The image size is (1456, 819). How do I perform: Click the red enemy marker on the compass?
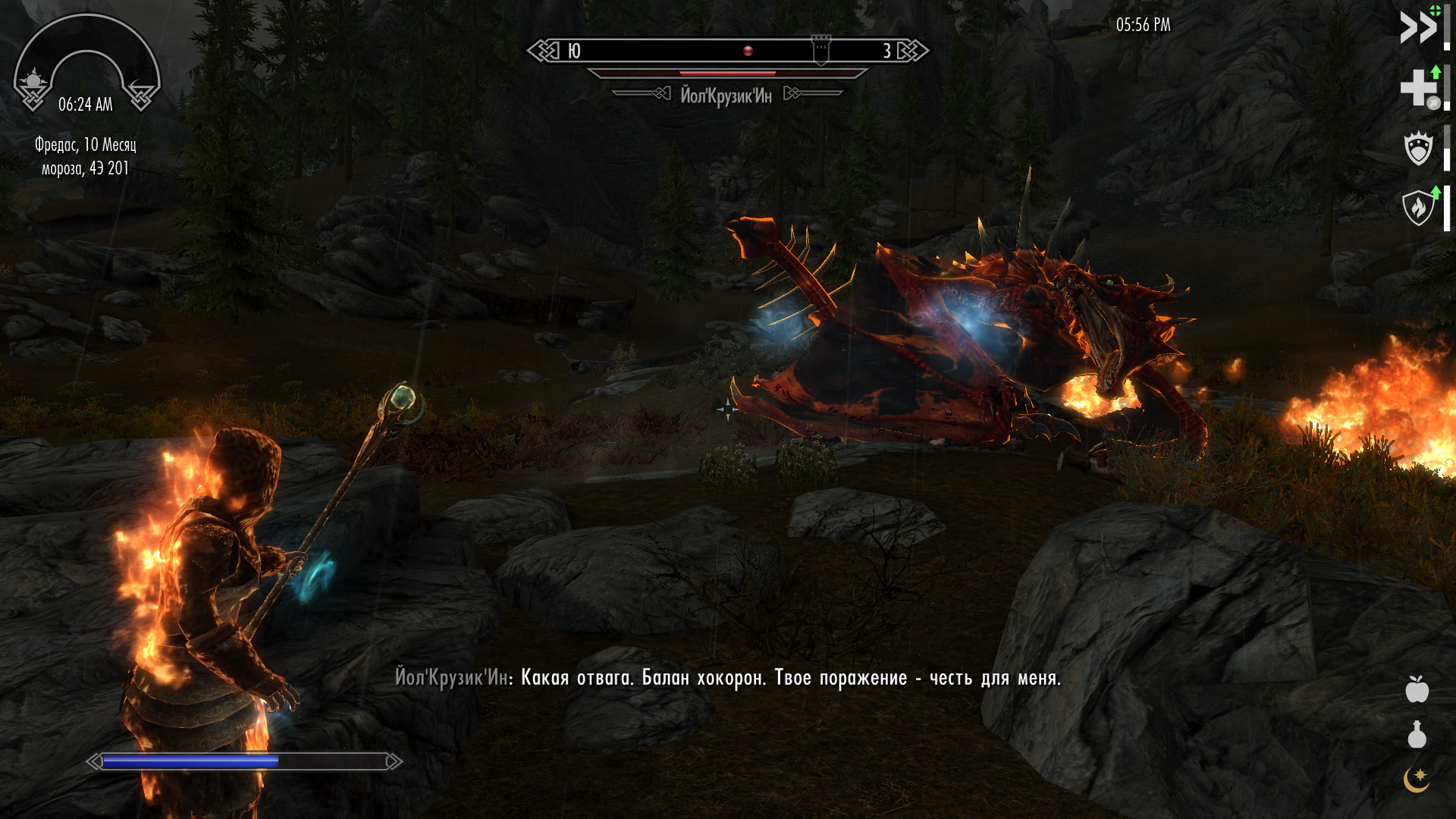[748, 51]
